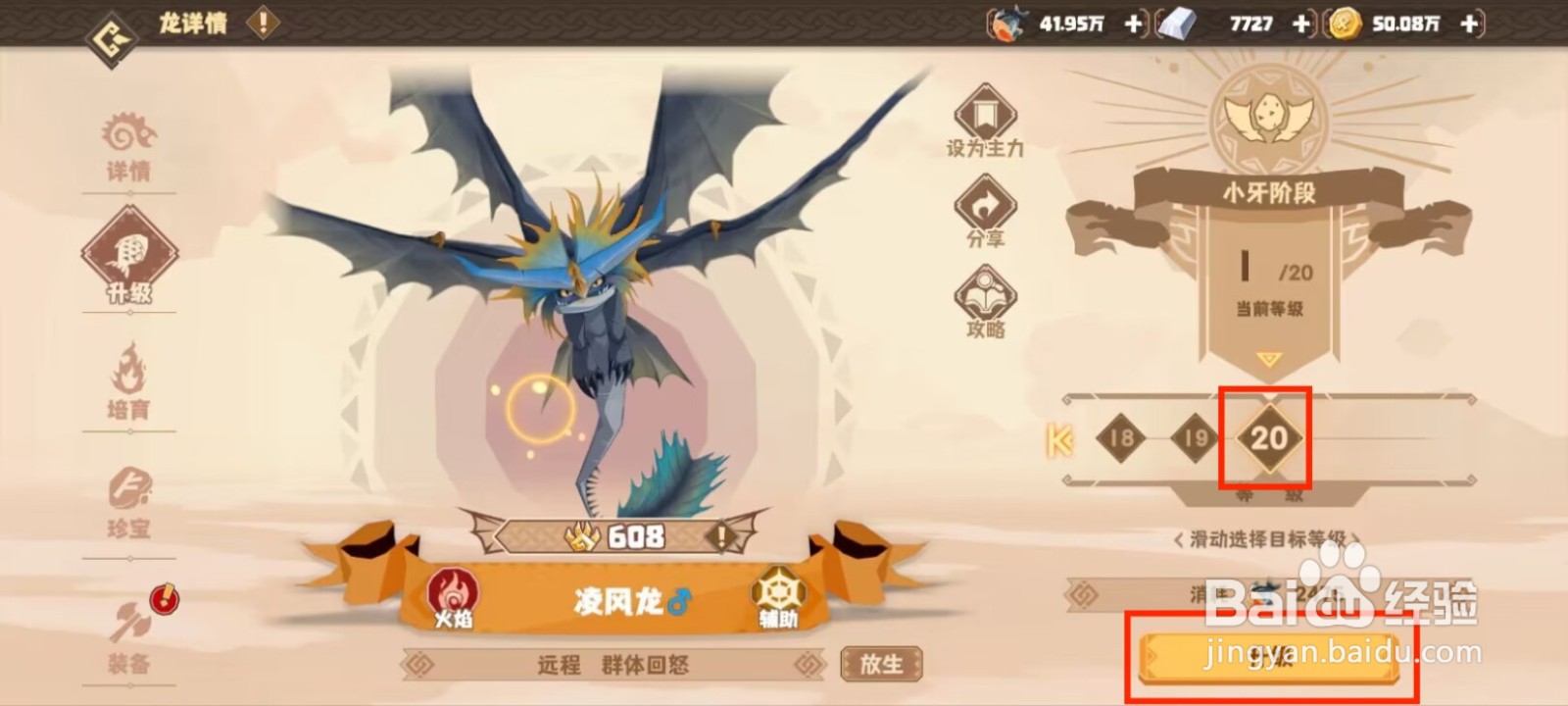Open the 详情 panel in the sidebar
Viewport: 1568px width, 706px height.
click(130, 142)
